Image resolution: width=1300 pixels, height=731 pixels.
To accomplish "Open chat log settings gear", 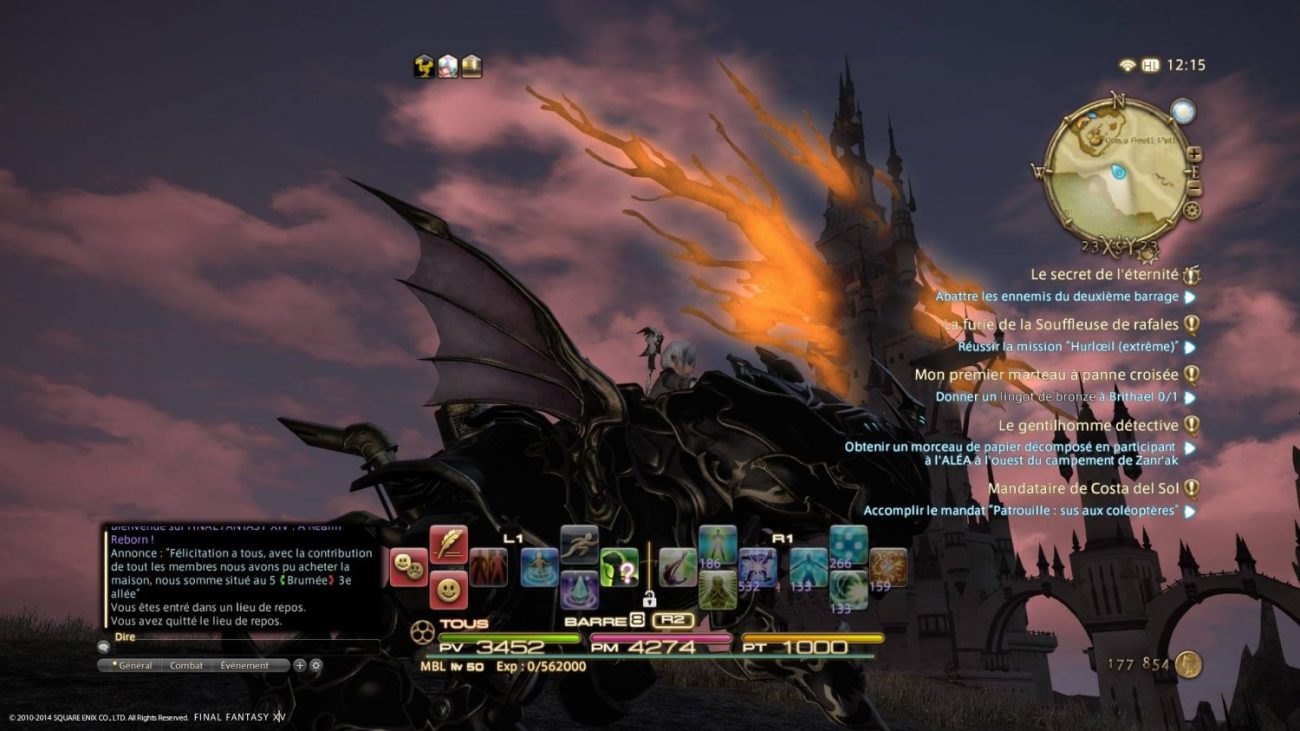I will pyautogui.click(x=316, y=665).
